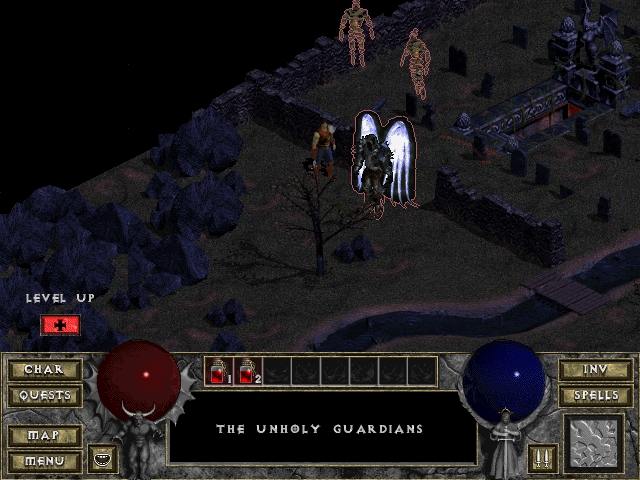Open the CHAR character sheet

coord(44,370)
